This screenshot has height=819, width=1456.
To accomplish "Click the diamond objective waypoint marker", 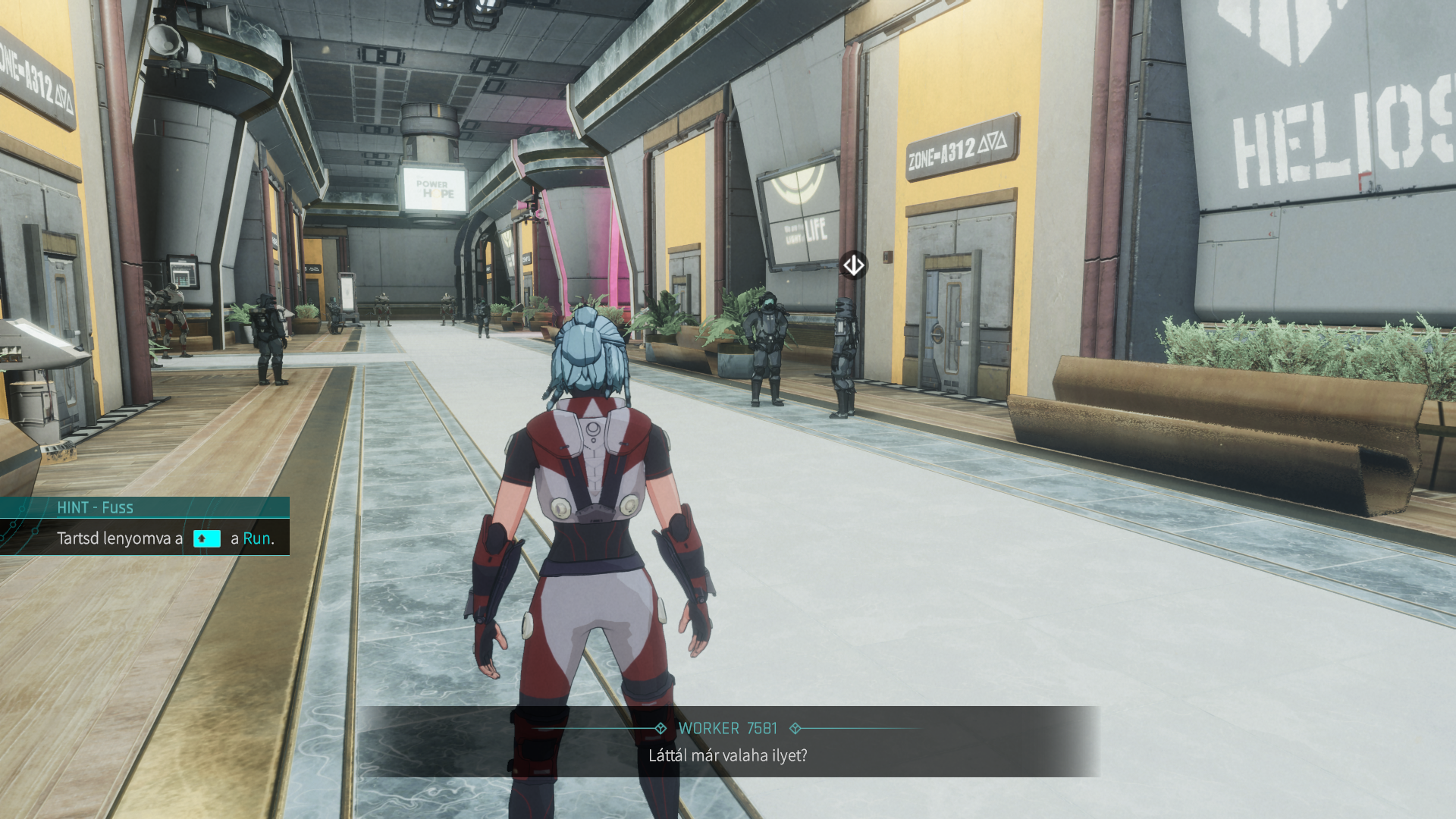I will click(853, 265).
